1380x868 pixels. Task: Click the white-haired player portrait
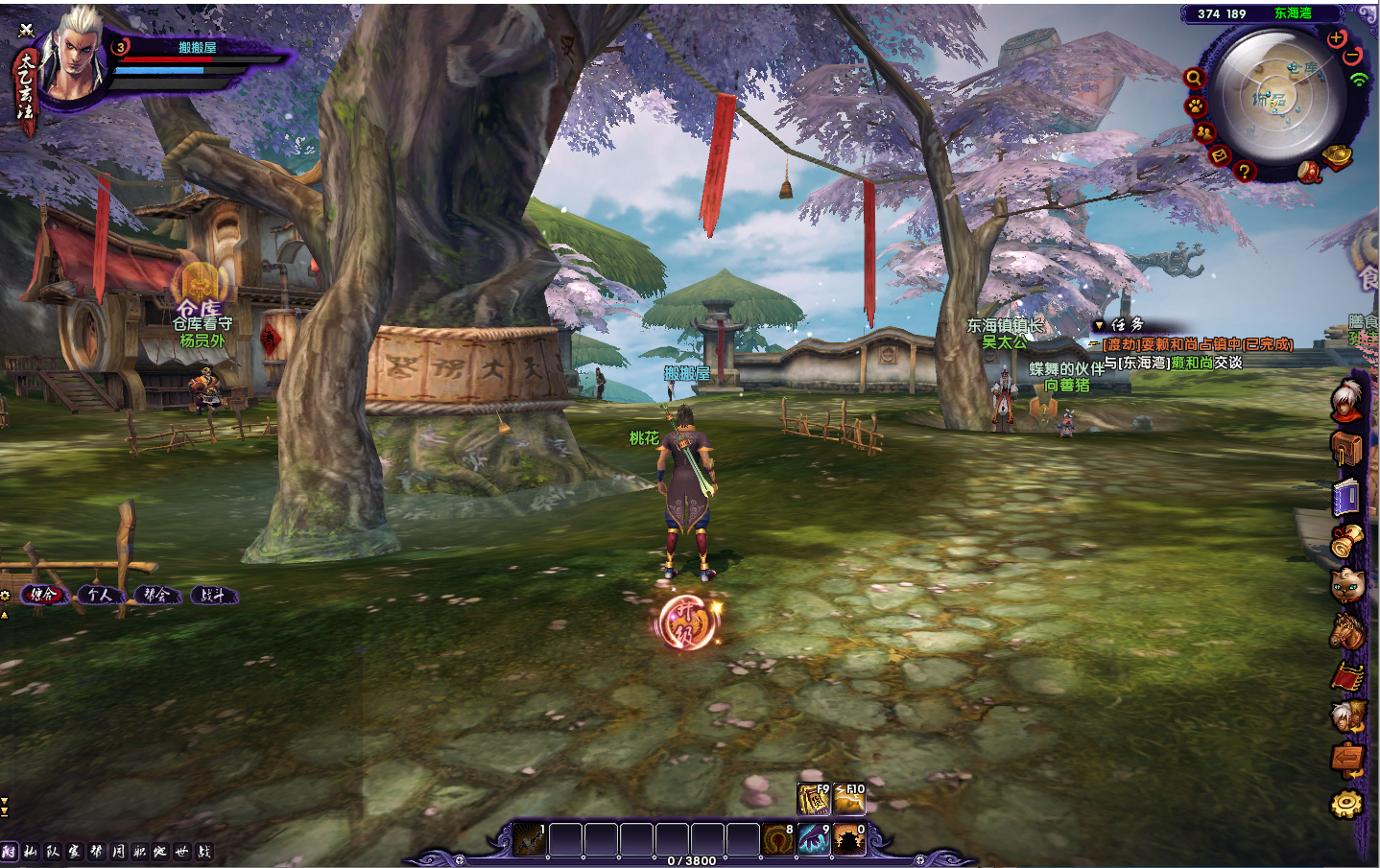point(74,56)
